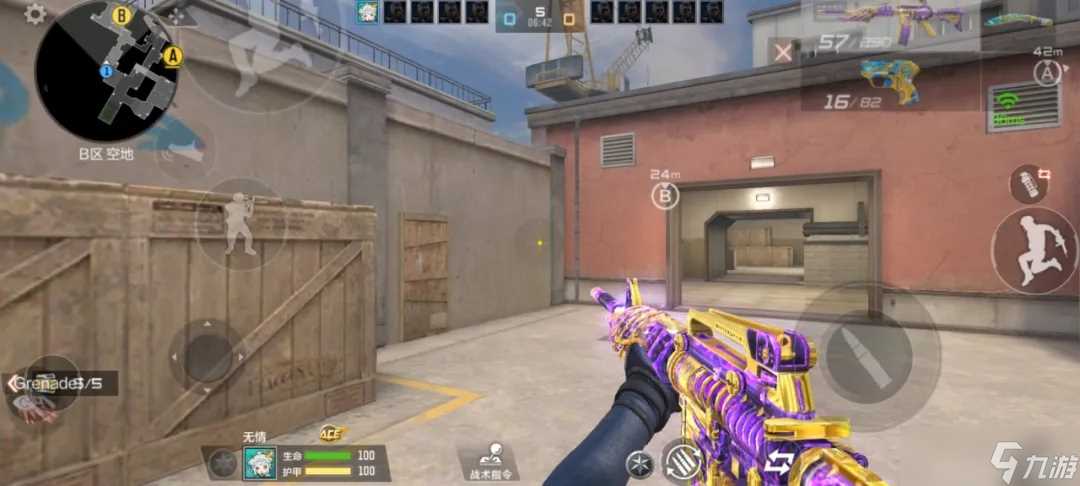Switch to the blue-gold pistol slot

point(888,78)
